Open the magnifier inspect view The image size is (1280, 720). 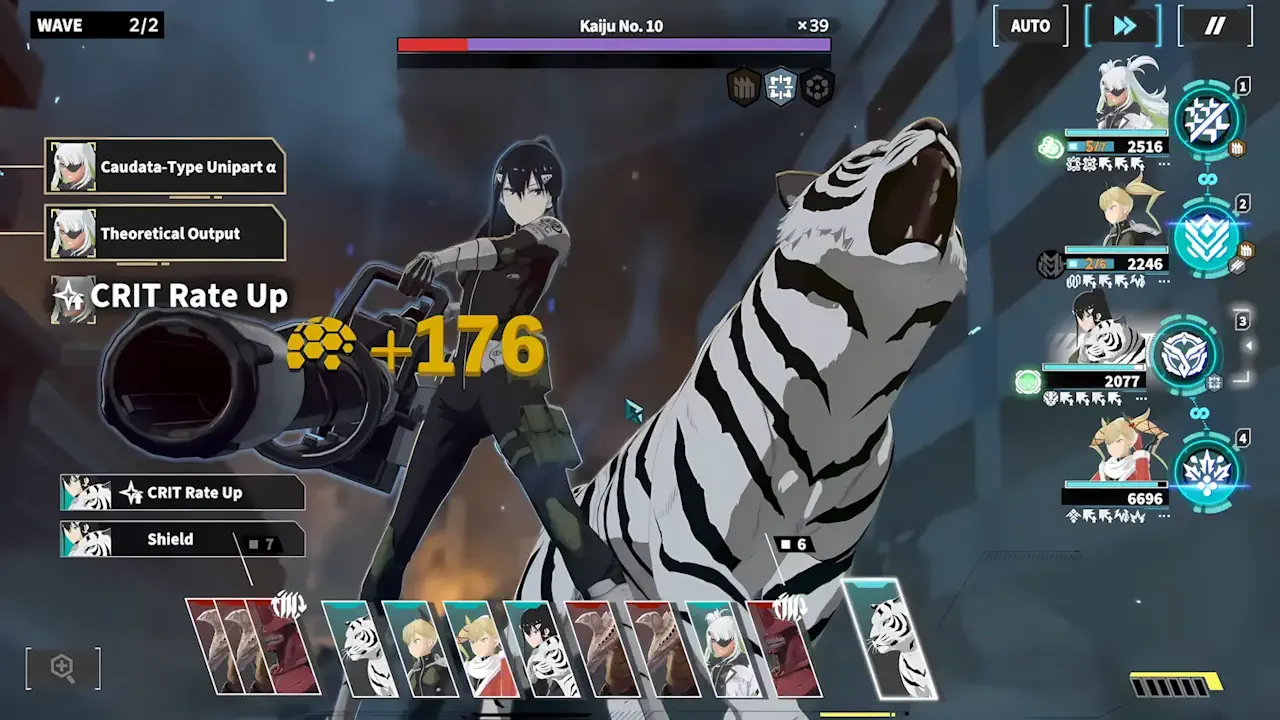pos(63,668)
